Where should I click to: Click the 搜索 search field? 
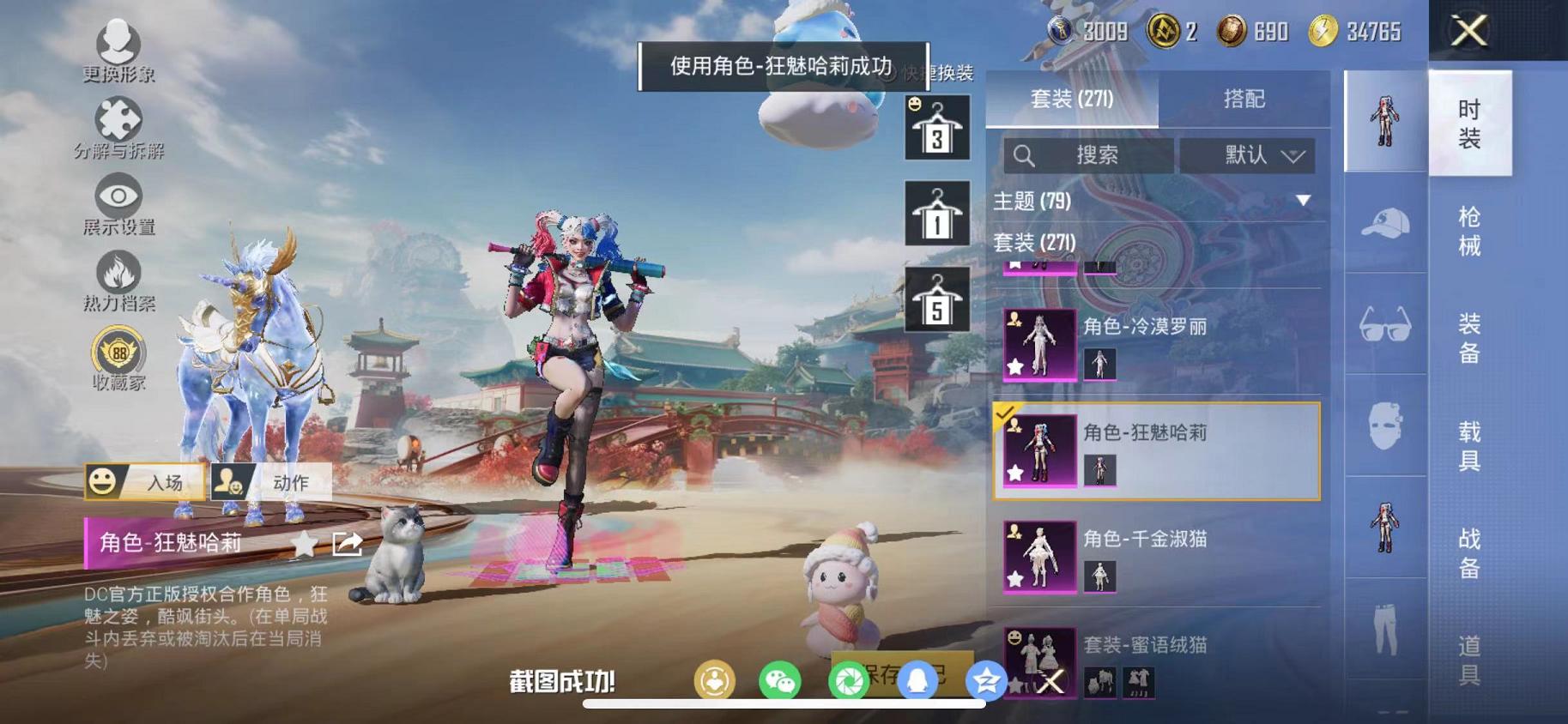1086,156
